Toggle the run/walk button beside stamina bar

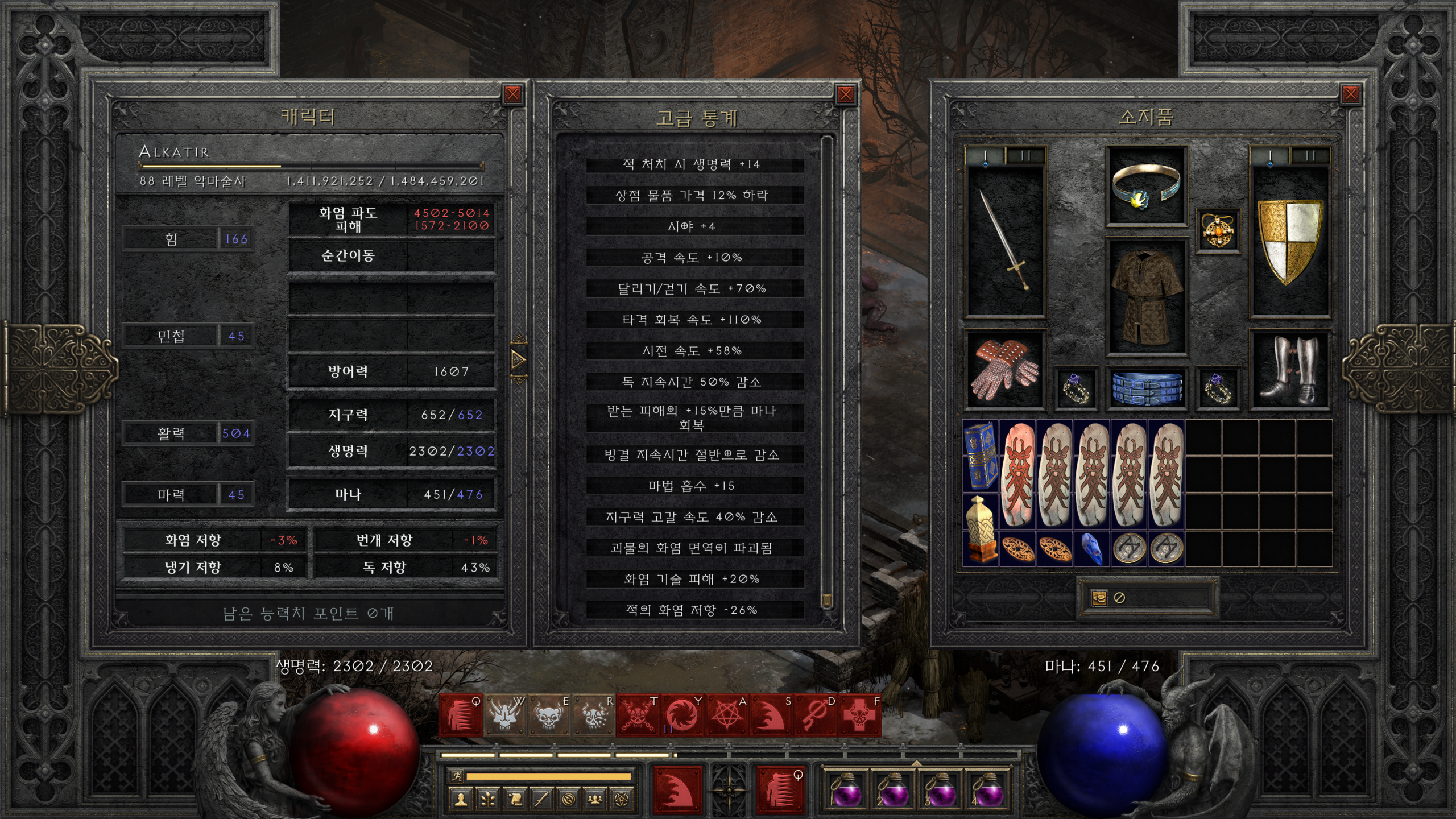pyautogui.click(x=456, y=776)
